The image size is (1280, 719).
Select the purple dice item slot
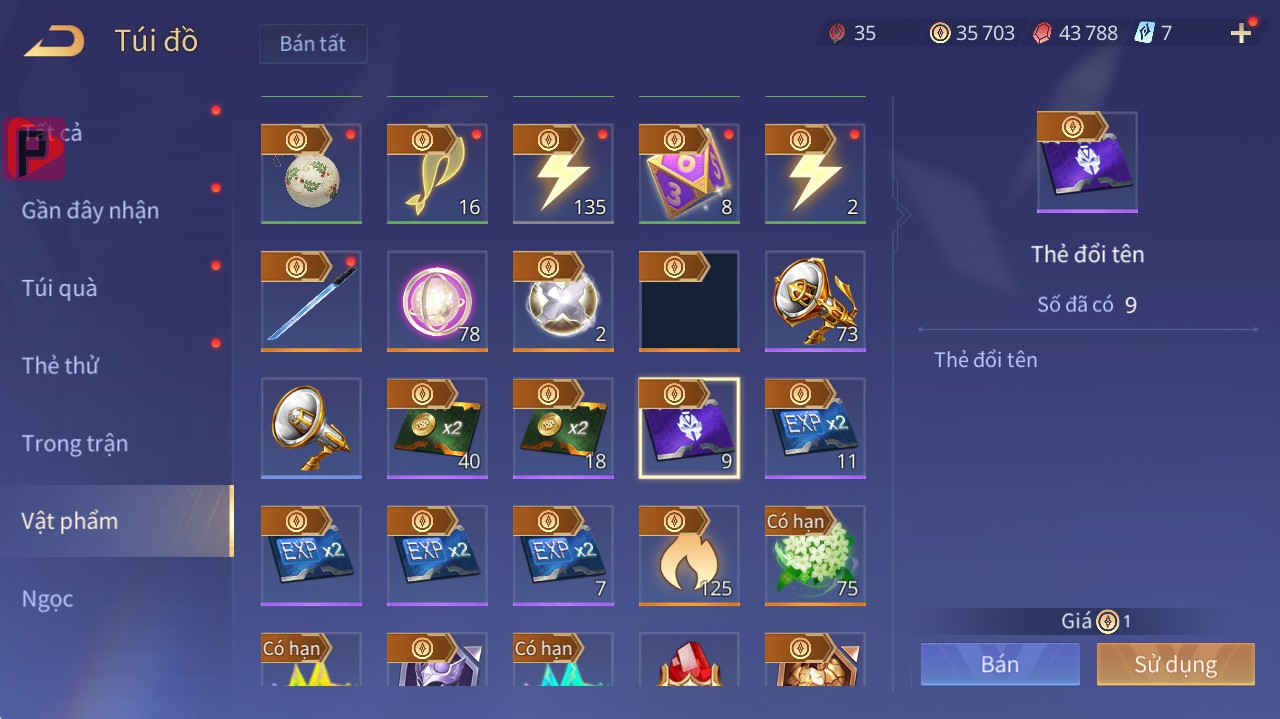tap(689, 173)
